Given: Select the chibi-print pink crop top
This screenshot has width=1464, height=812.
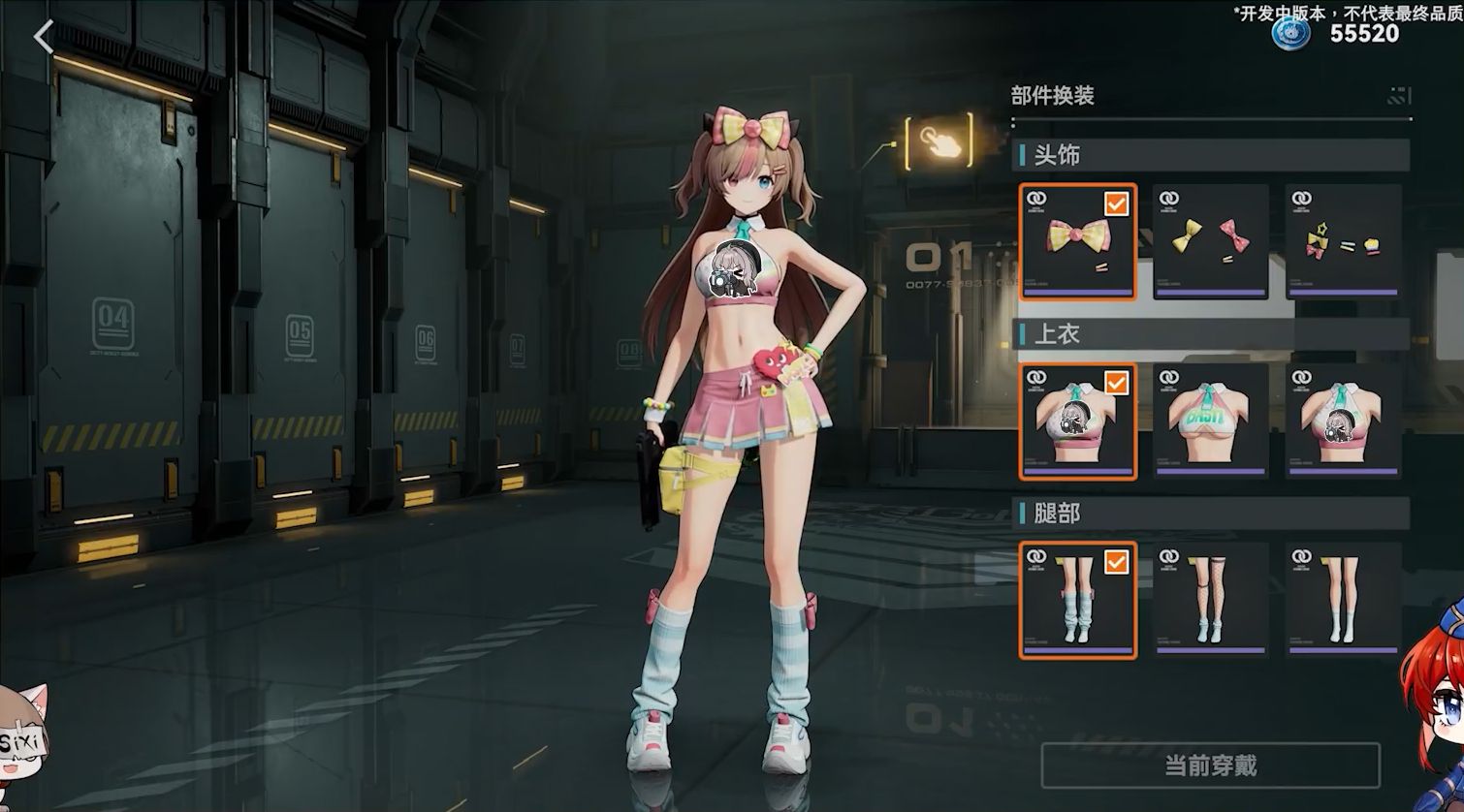Looking at the screenshot, I should click(1077, 421).
